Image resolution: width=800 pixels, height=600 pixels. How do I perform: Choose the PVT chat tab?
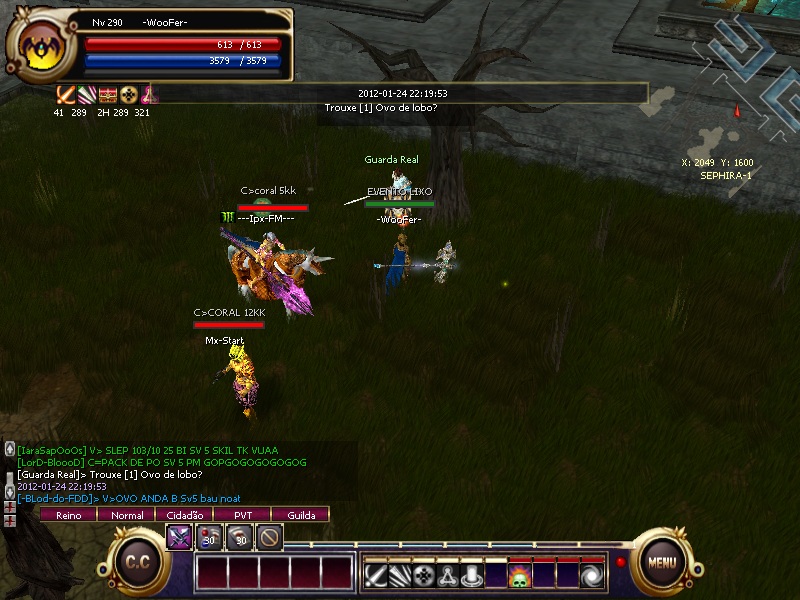point(243,515)
